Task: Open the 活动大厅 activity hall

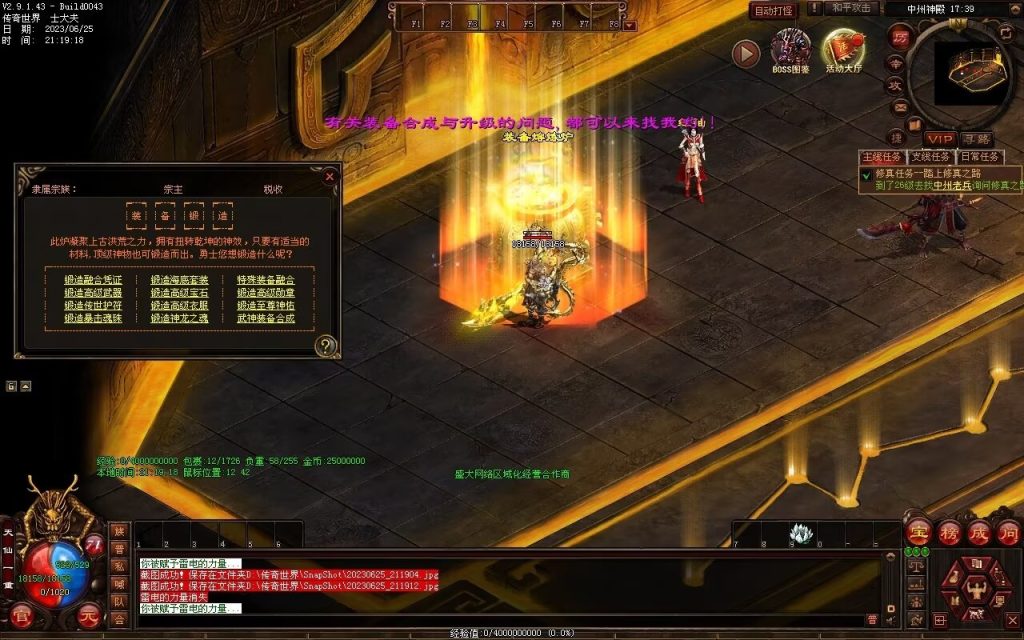Action: tap(845, 49)
